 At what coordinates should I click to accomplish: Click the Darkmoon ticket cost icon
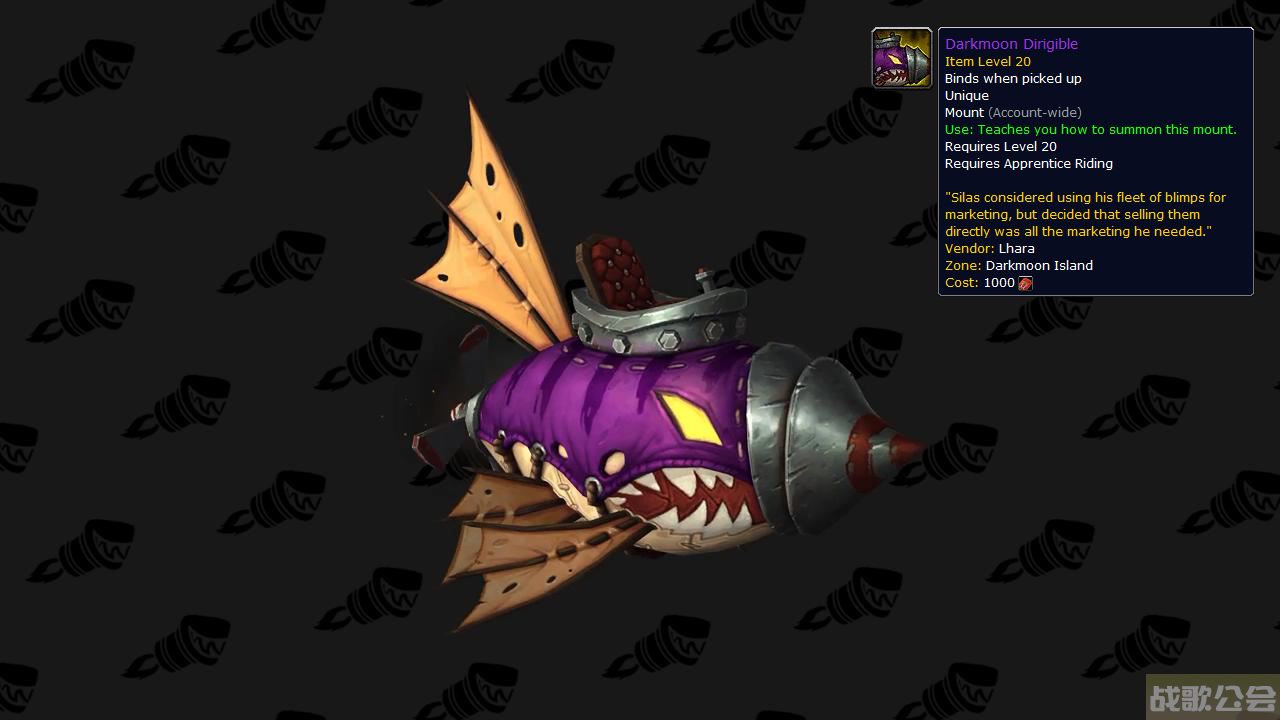(1025, 283)
